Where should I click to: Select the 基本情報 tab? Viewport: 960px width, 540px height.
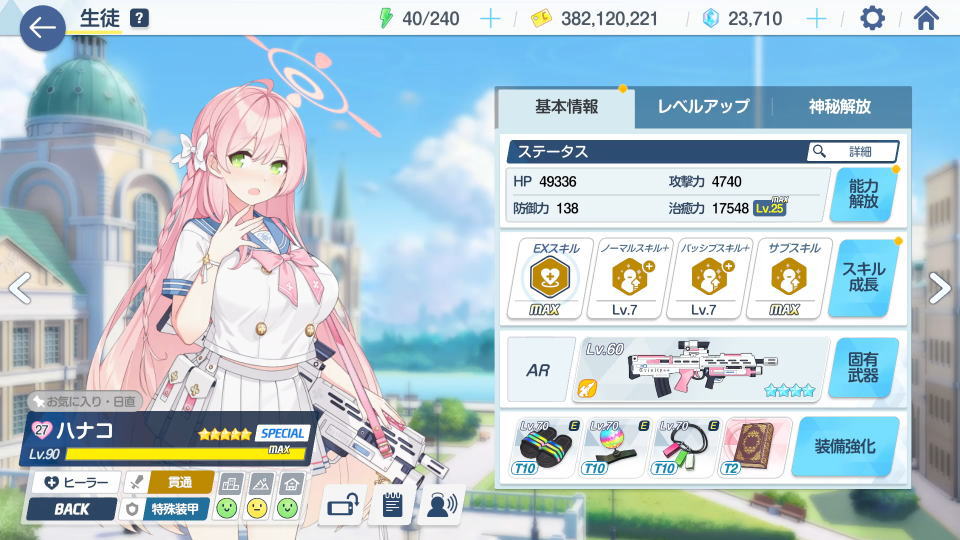point(566,107)
